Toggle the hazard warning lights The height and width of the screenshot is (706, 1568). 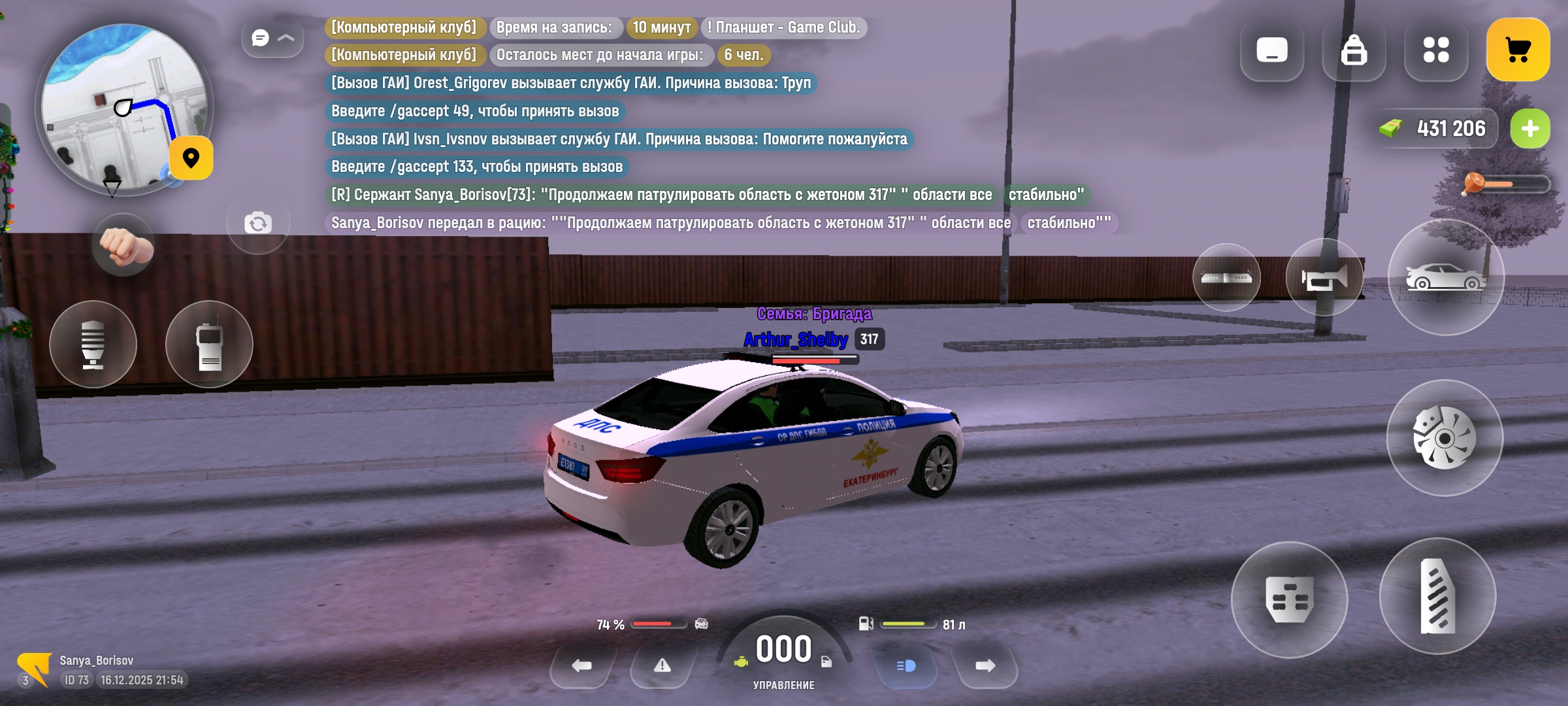point(662,665)
